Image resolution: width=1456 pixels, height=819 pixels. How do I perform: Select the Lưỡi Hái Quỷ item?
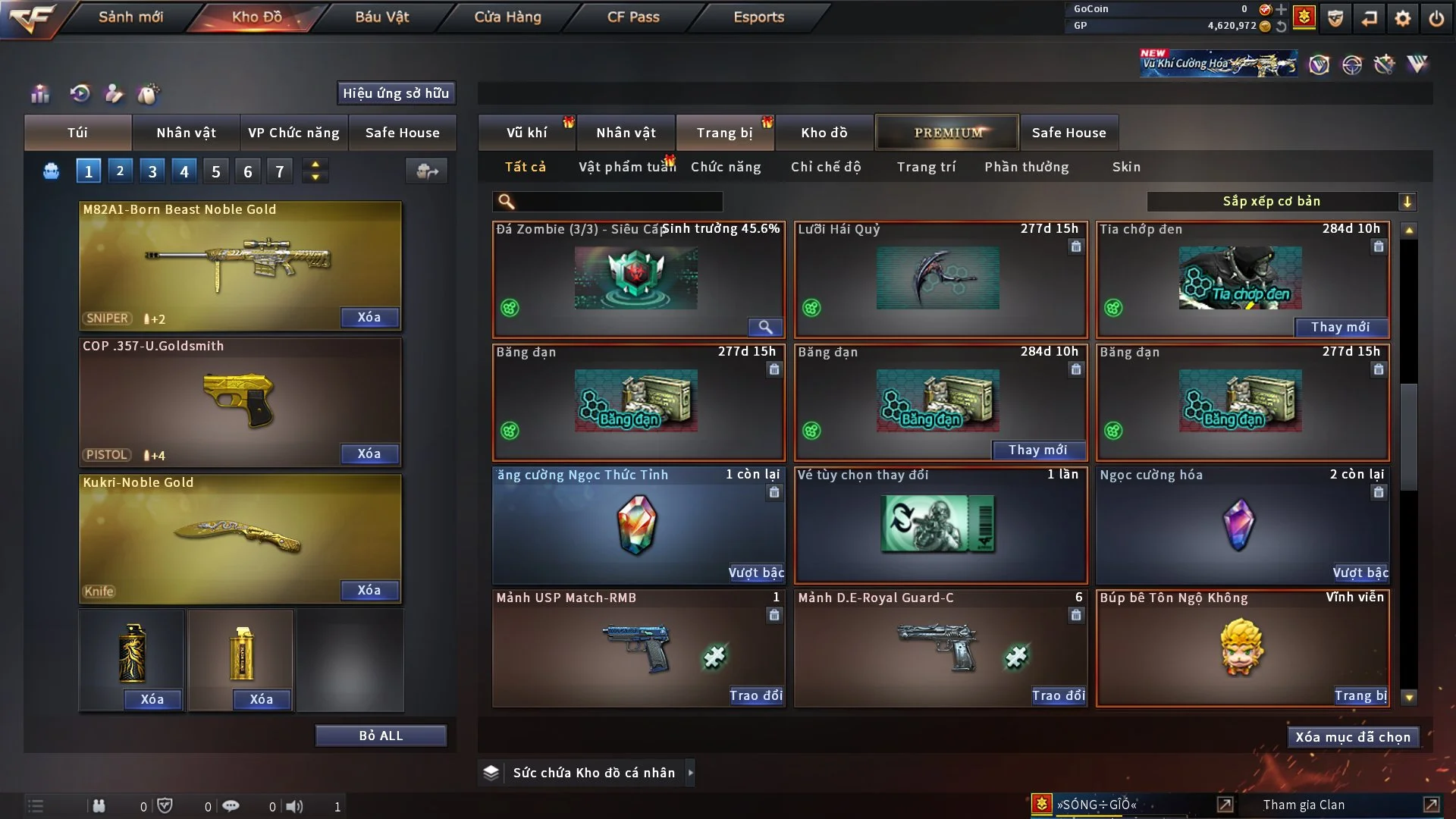click(940, 279)
